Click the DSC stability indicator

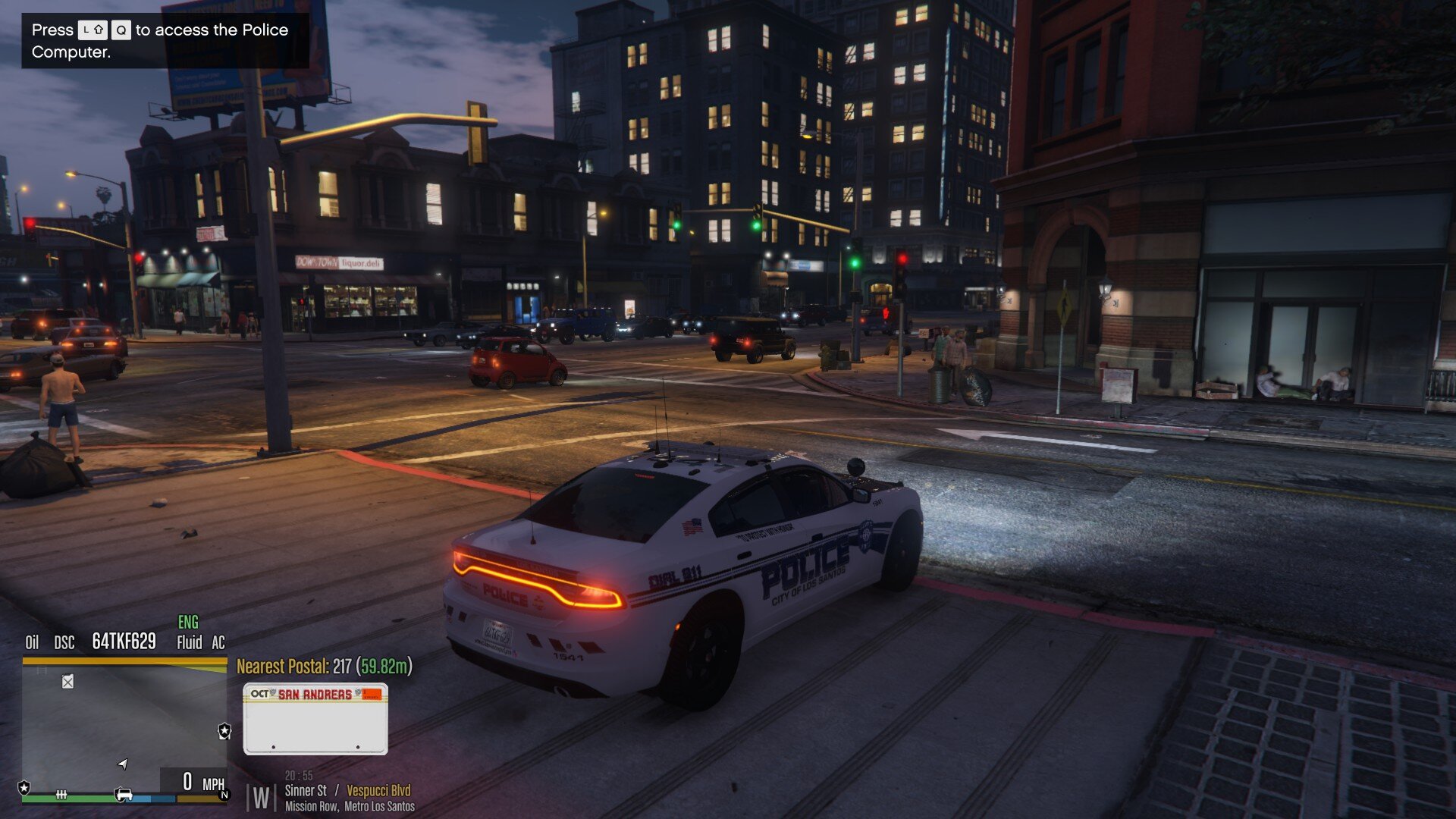tap(64, 643)
